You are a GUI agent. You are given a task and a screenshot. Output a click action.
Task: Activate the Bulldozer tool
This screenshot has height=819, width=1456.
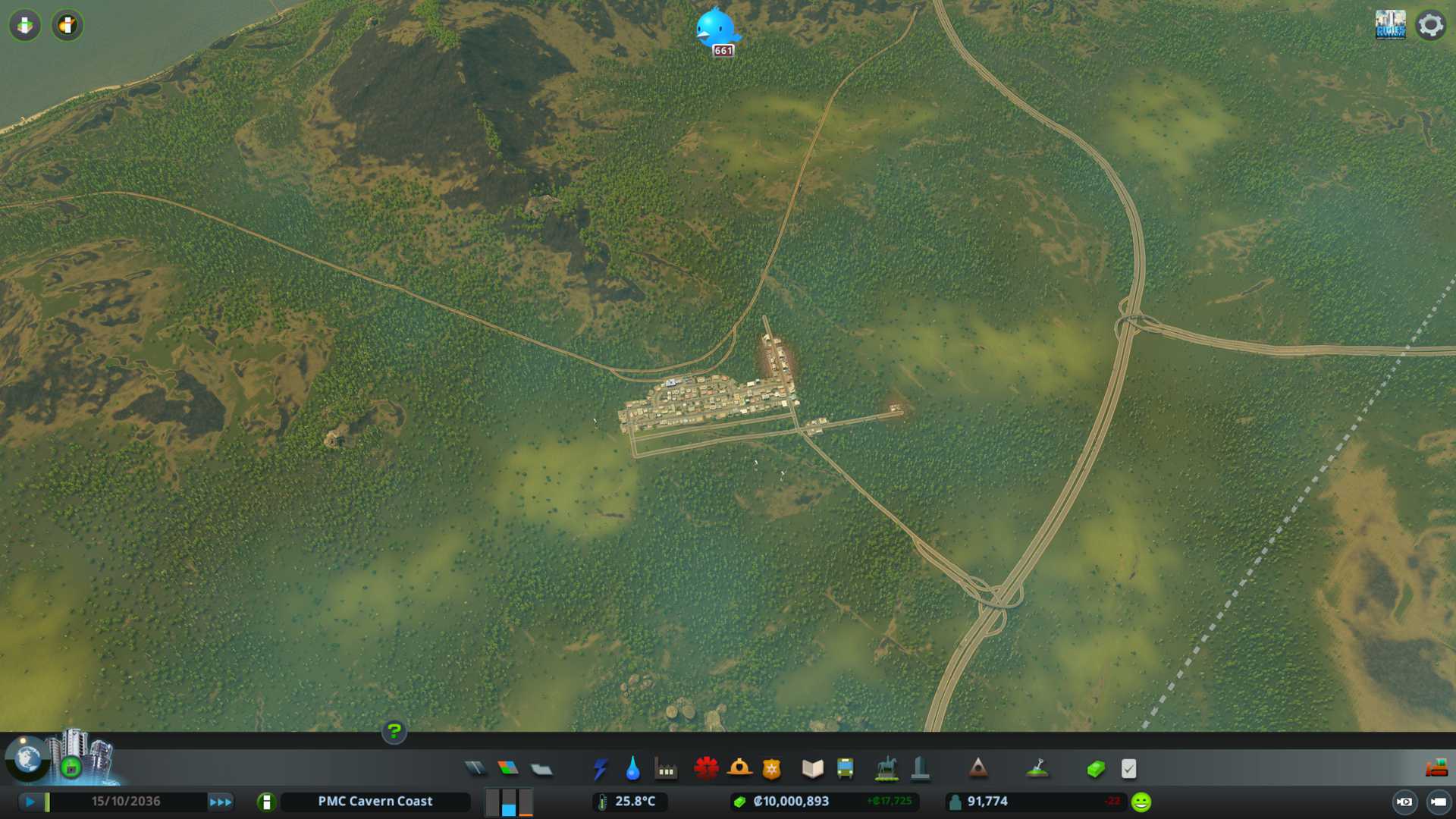[x=1436, y=769]
